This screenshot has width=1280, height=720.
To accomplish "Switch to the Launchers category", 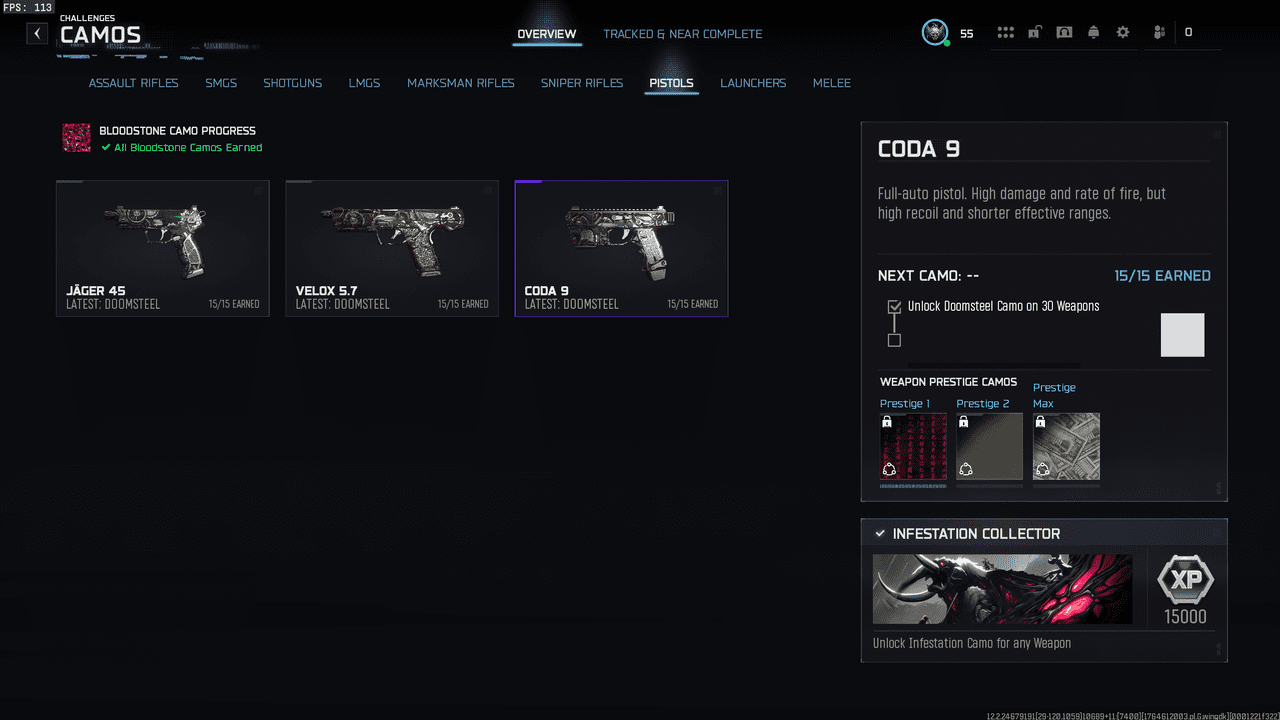I will (753, 83).
